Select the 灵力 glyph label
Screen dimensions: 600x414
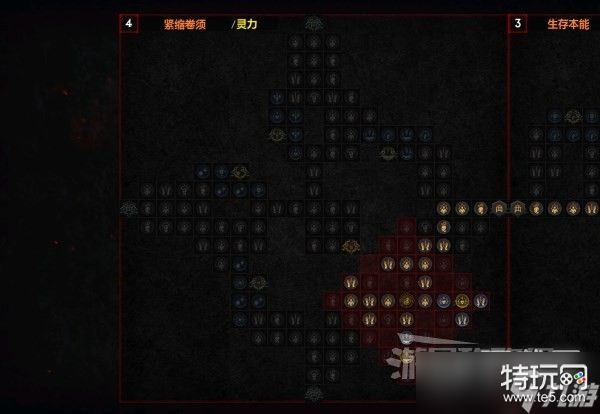[x=245, y=23]
